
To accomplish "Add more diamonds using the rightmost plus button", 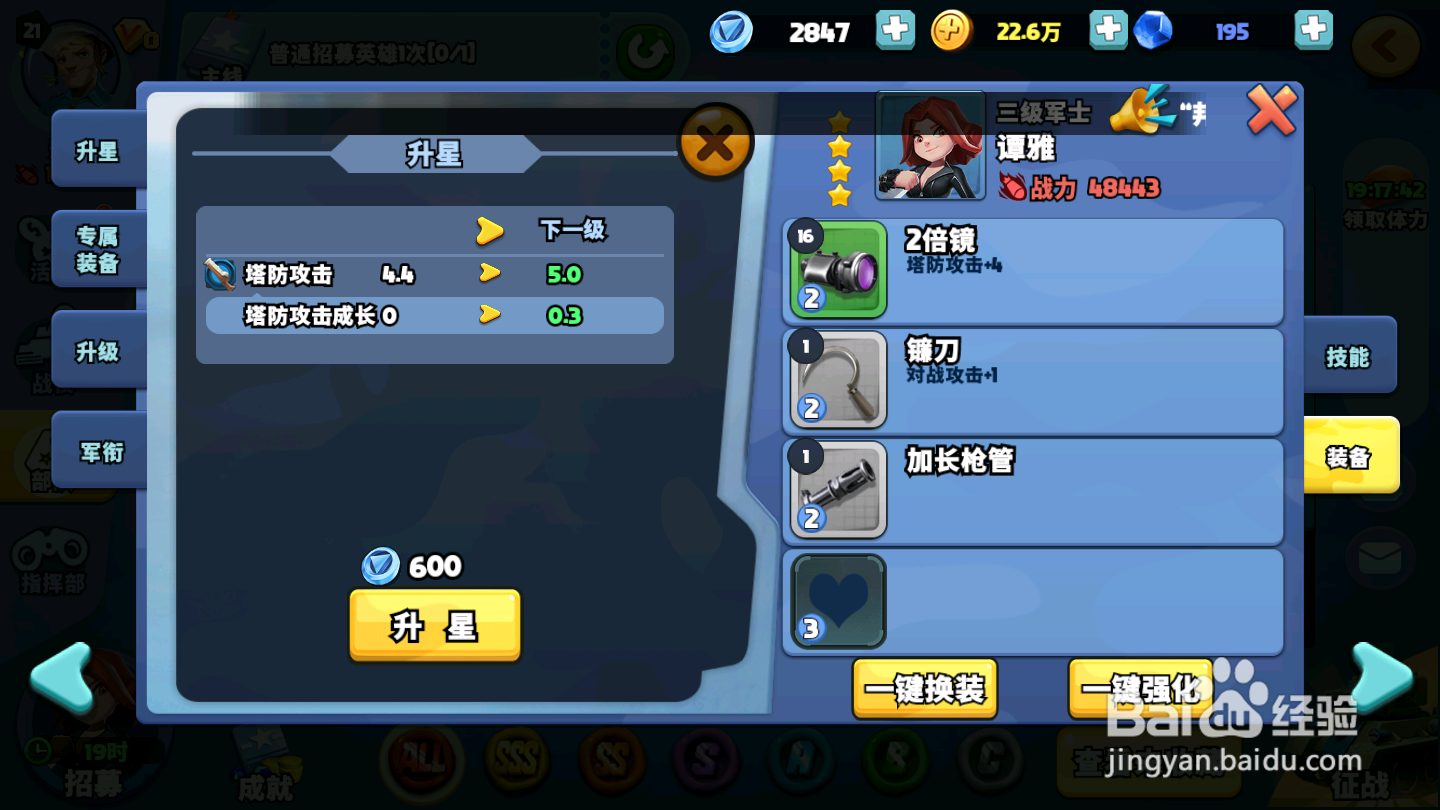I will (x=1313, y=30).
